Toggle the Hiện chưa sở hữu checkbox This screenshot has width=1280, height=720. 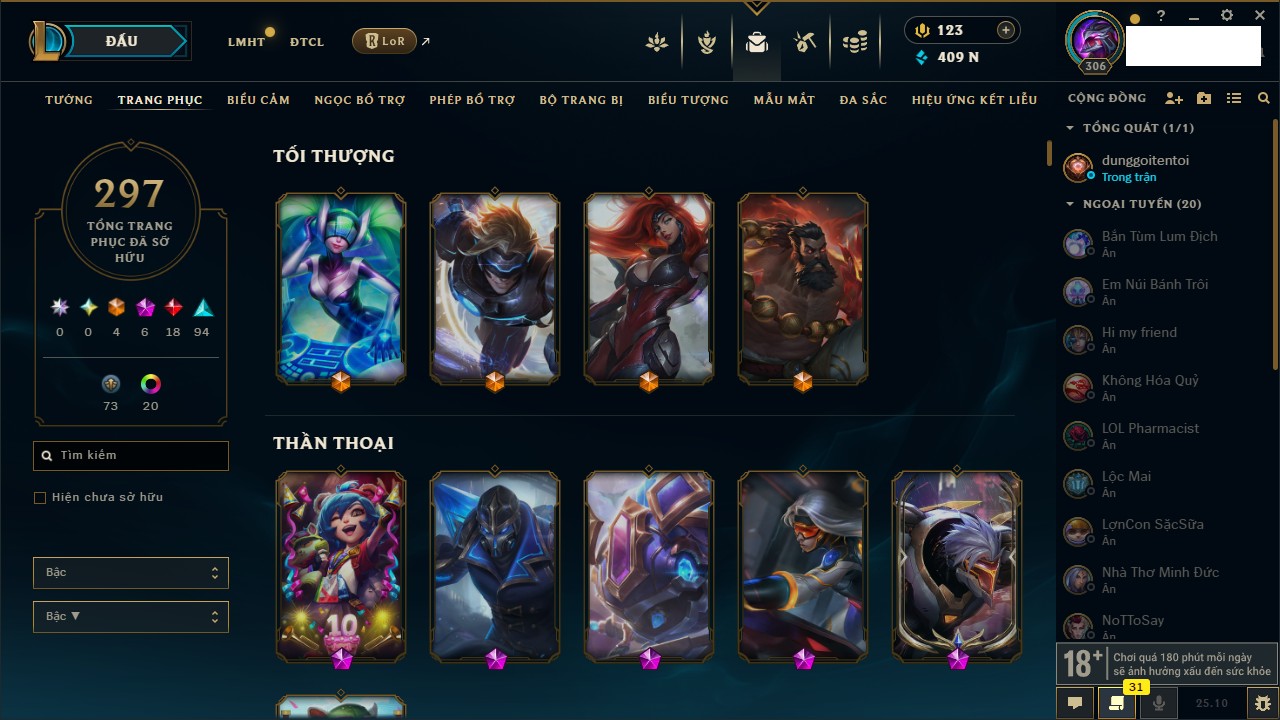(40, 498)
